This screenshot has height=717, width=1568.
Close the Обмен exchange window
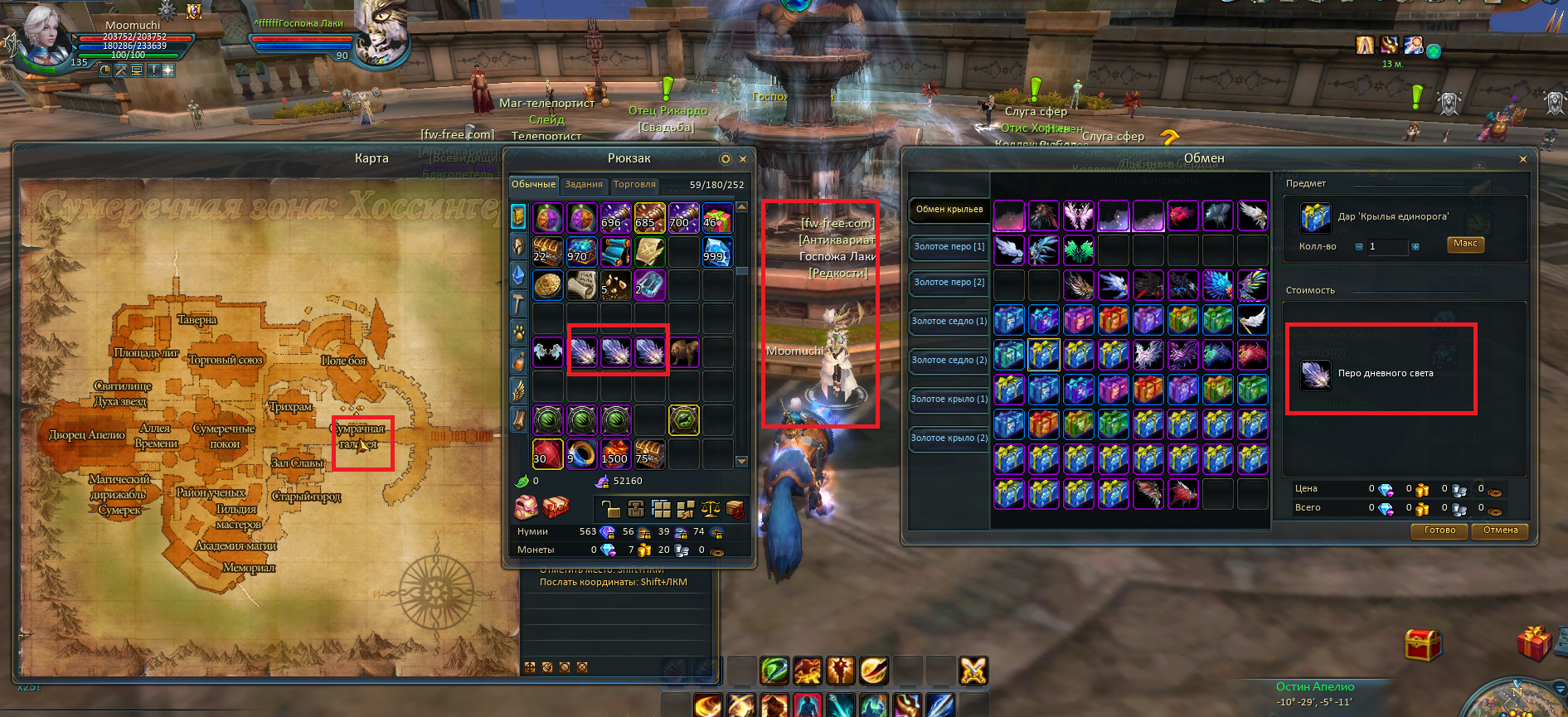tap(1522, 159)
